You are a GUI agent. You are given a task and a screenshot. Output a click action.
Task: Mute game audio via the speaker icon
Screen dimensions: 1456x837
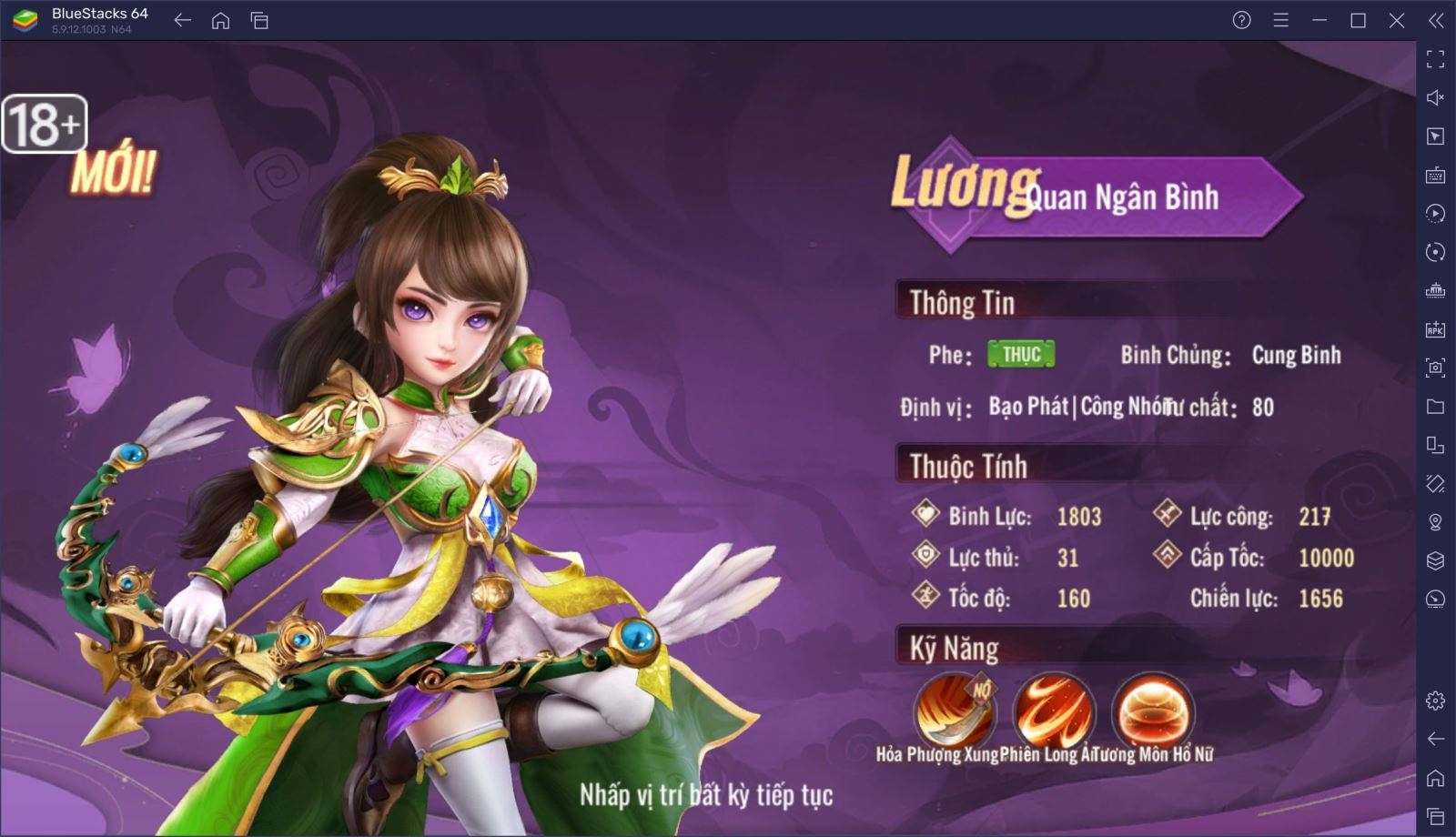1436,97
